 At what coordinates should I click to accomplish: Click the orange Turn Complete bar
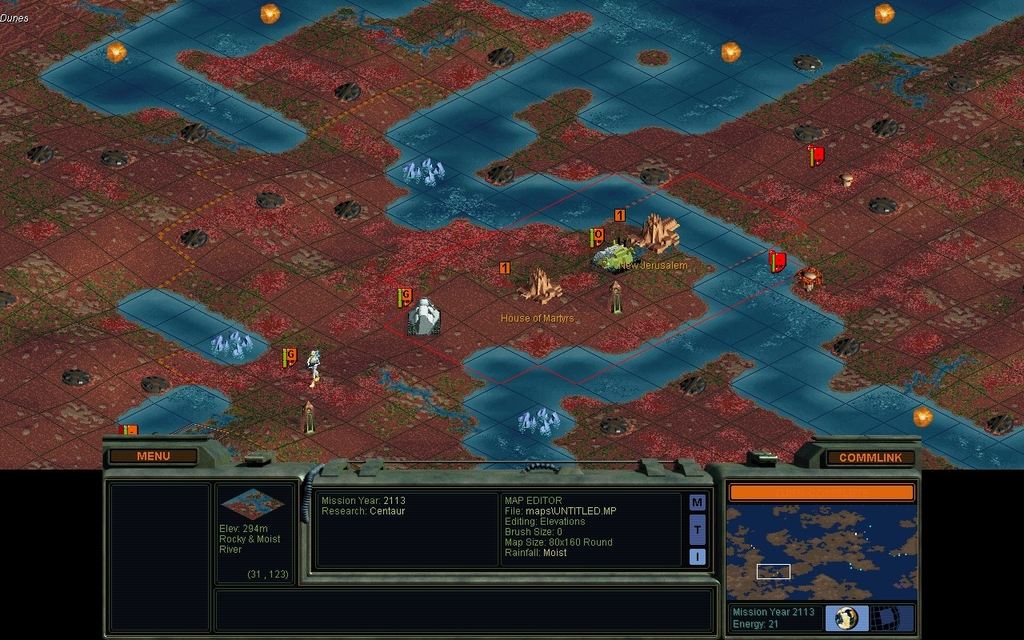click(x=820, y=492)
